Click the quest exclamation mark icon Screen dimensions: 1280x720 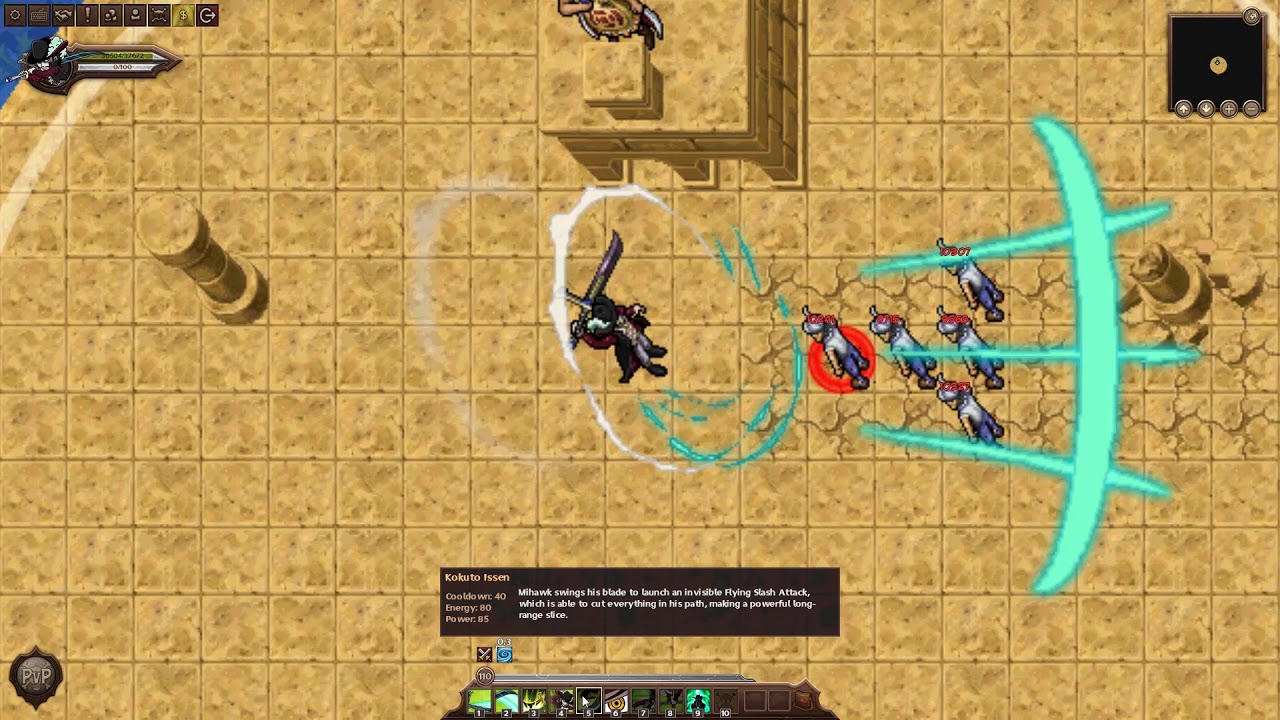(86, 15)
